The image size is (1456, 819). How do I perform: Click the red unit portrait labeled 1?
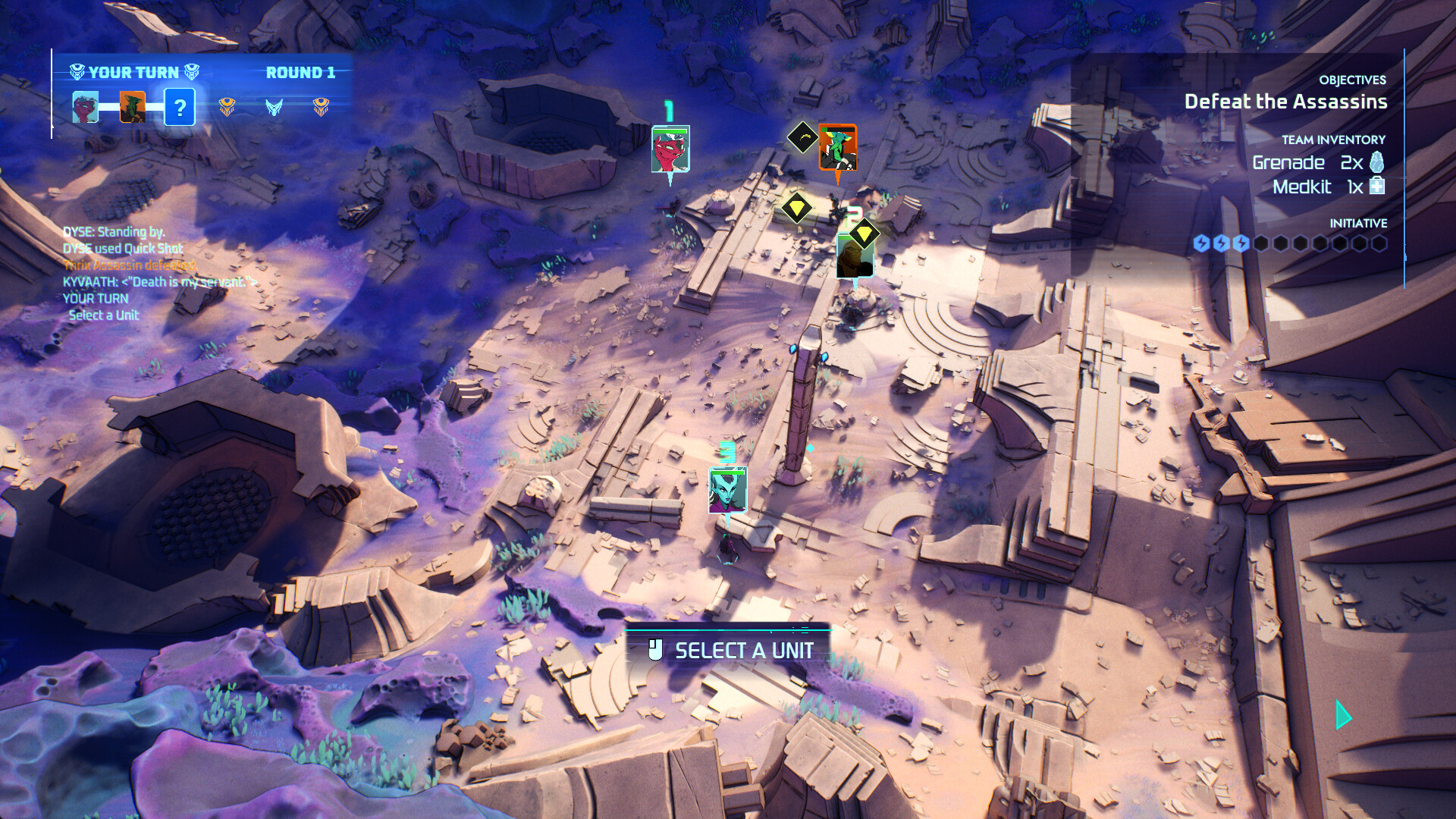[670, 149]
